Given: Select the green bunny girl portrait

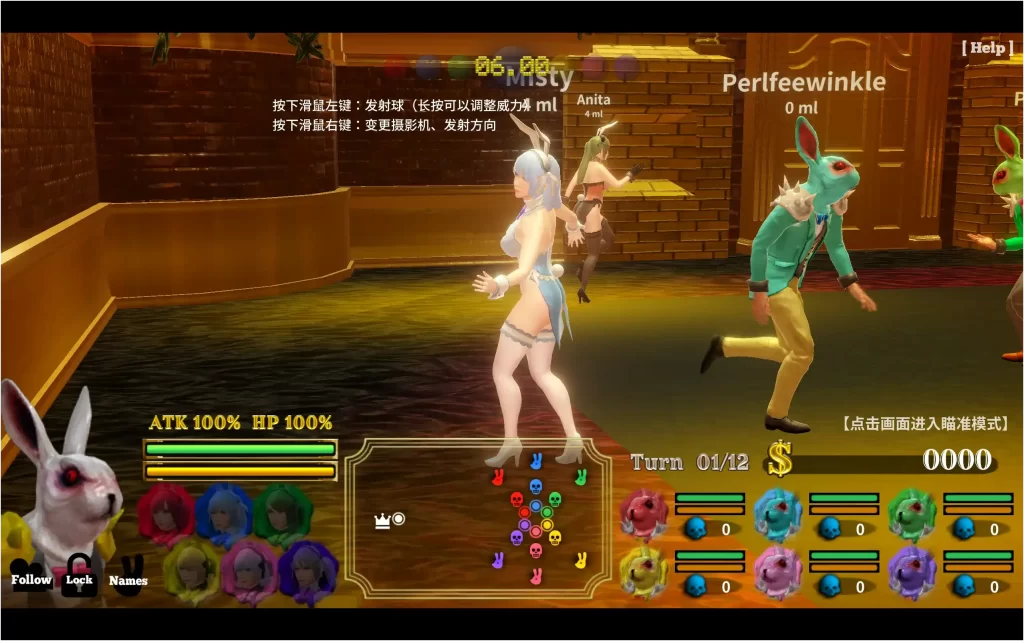Looking at the screenshot, I should [283, 512].
